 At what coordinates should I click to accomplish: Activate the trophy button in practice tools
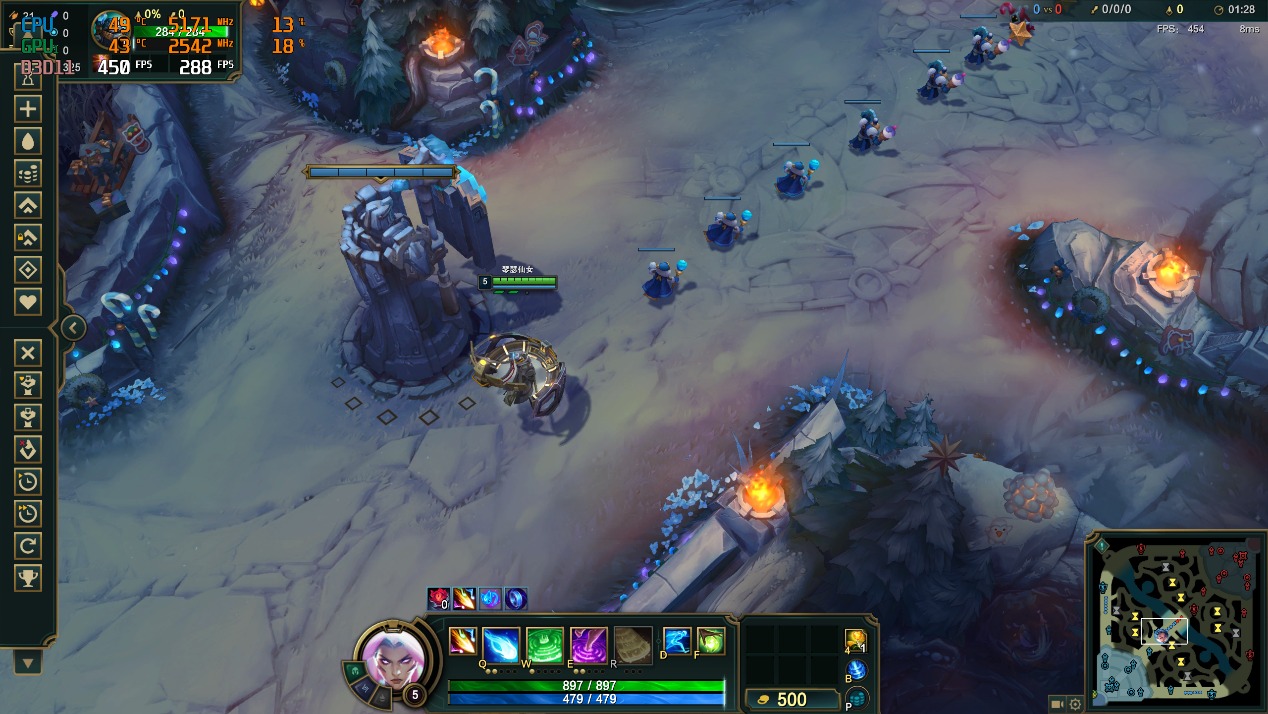28,577
